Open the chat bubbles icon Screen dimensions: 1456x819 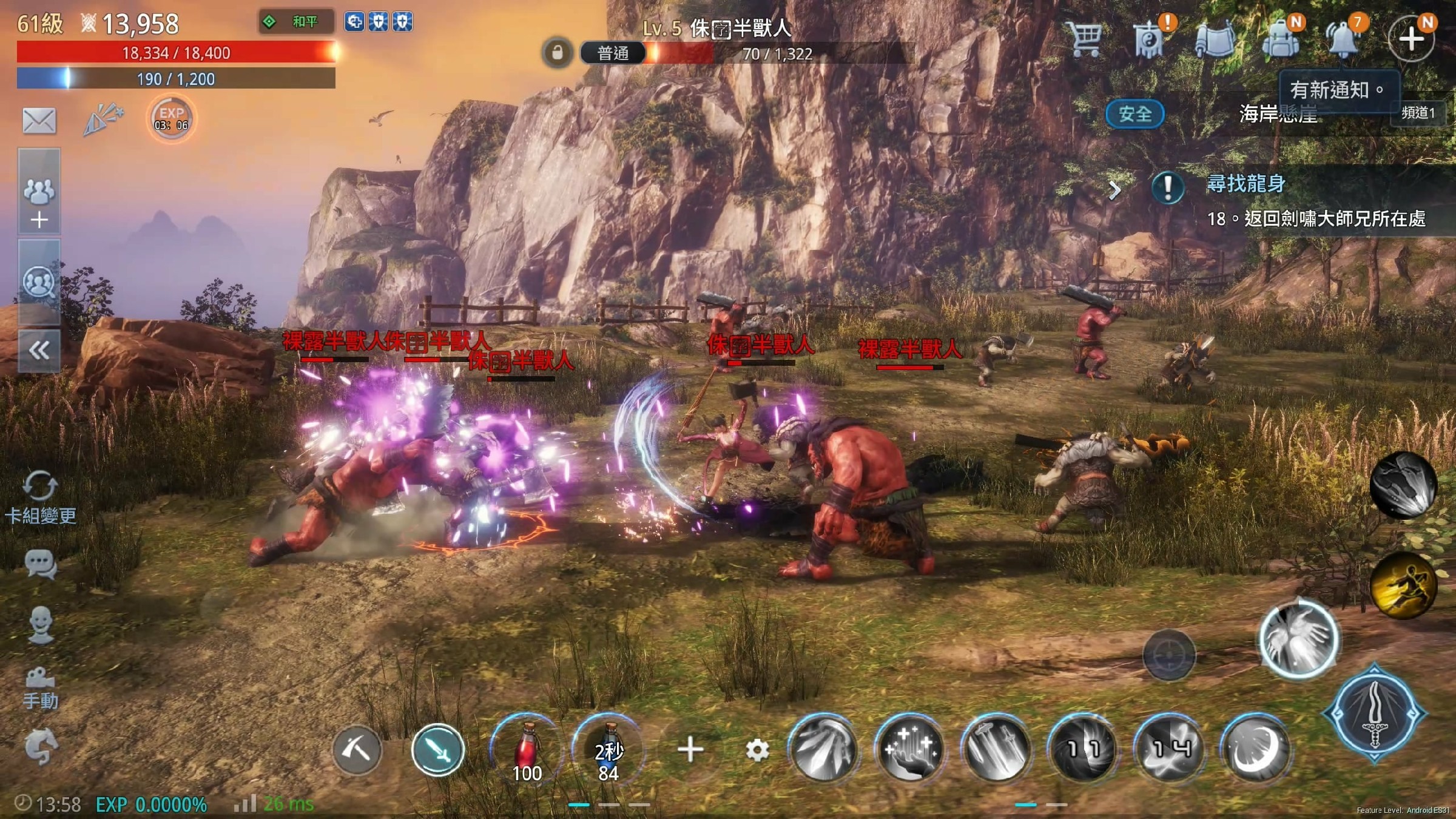pyautogui.click(x=41, y=564)
